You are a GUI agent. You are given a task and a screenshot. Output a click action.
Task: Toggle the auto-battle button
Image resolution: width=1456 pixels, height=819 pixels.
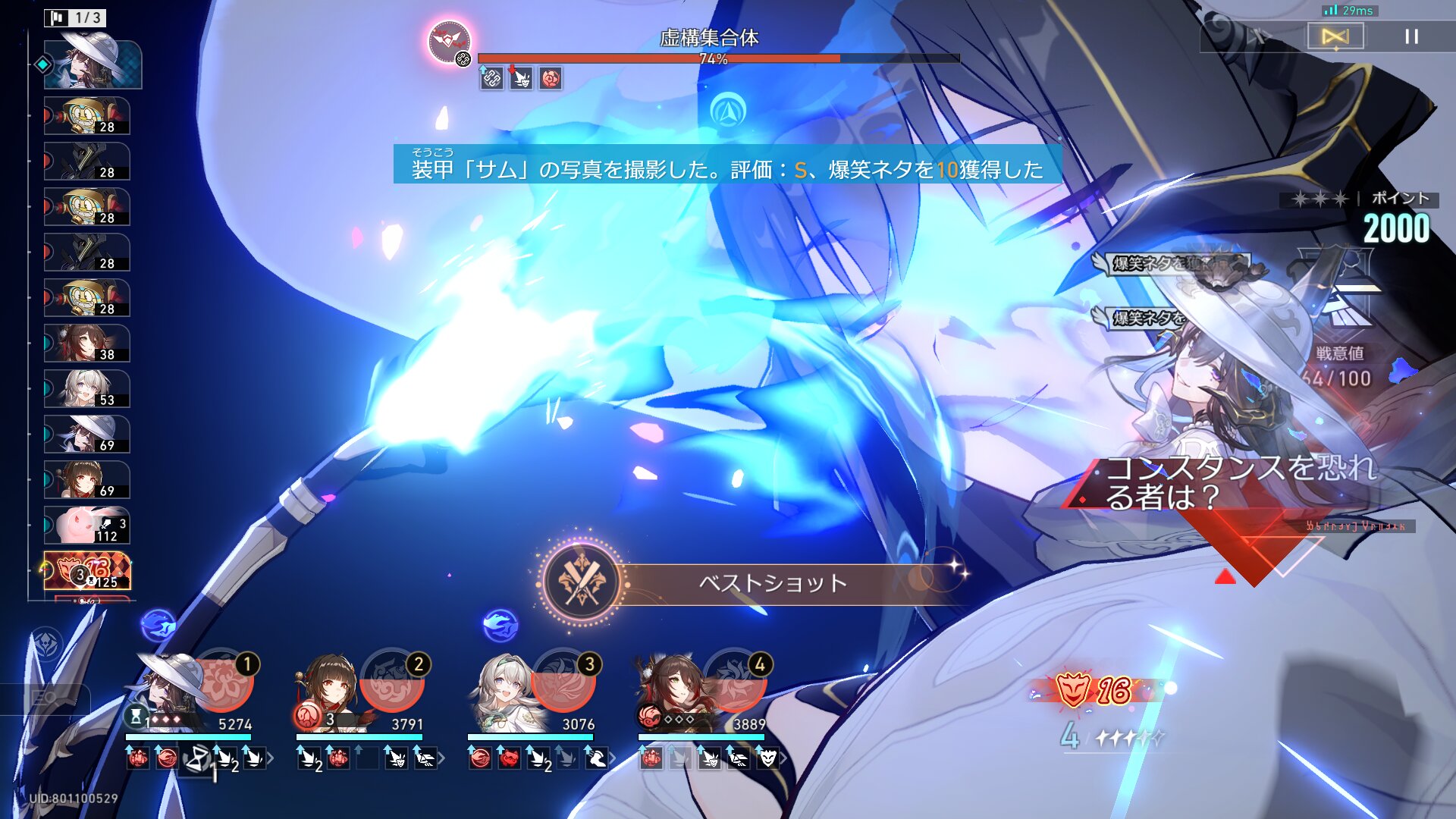[1335, 36]
